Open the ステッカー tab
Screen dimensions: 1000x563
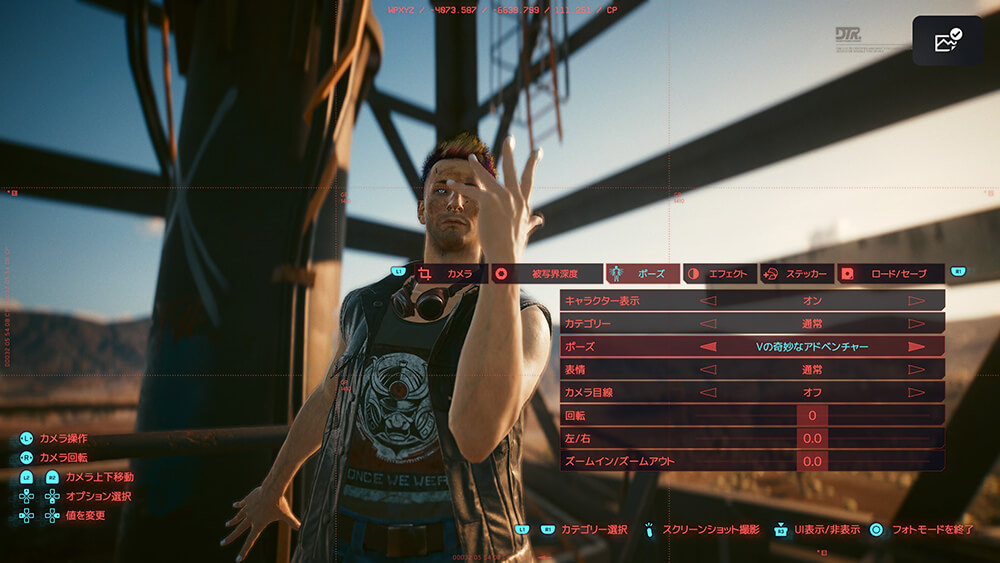pyautogui.click(x=797, y=273)
